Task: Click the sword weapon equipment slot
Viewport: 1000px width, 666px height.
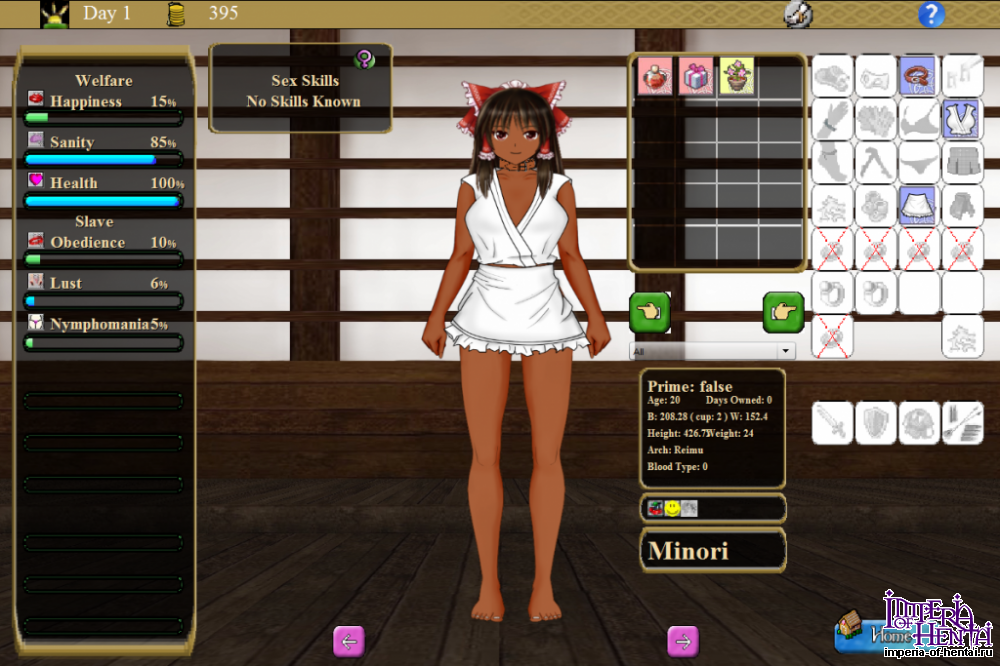Action: pos(832,423)
